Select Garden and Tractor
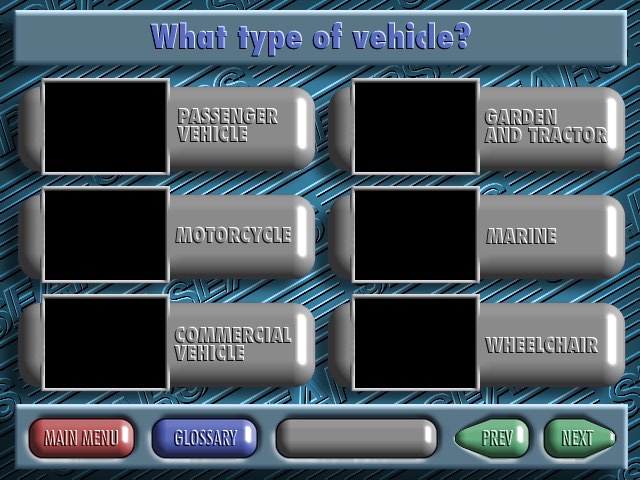The width and height of the screenshot is (640, 480). click(545, 126)
